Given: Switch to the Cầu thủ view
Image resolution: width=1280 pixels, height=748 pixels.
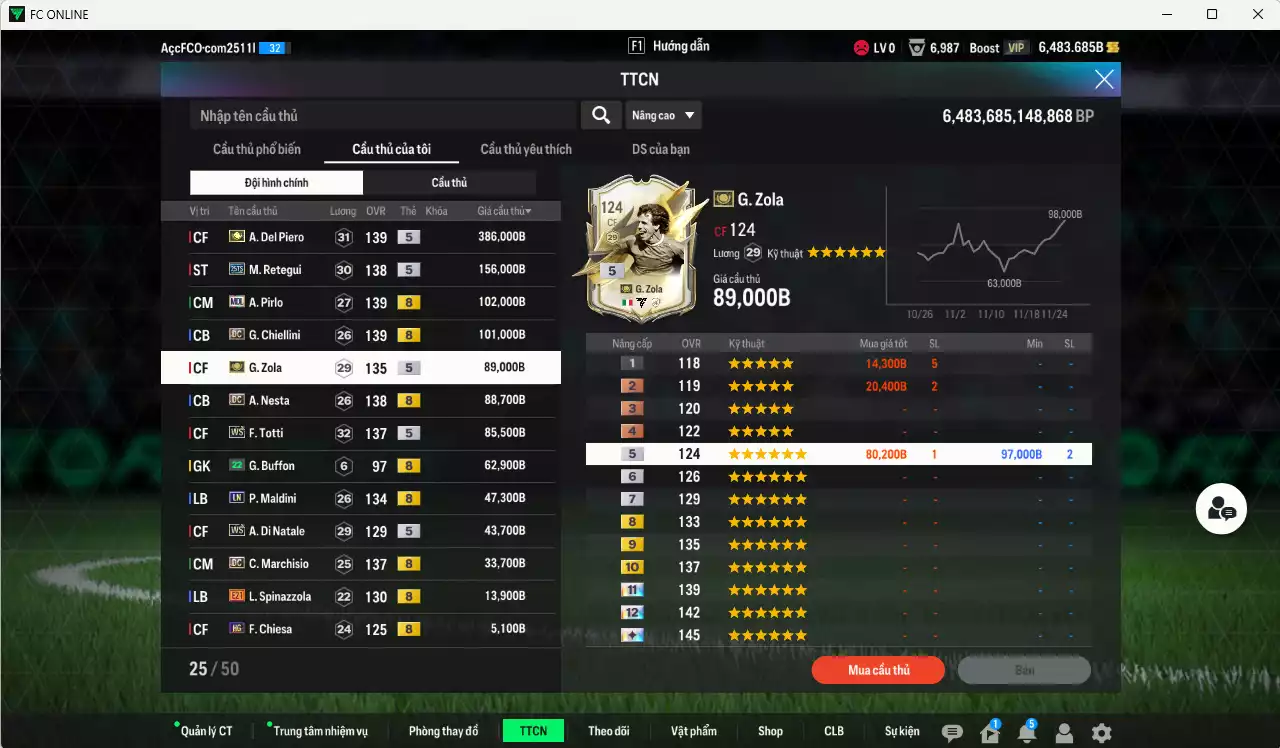Looking at the screenshot, I should pyautogui.click(x=449, y=182).
